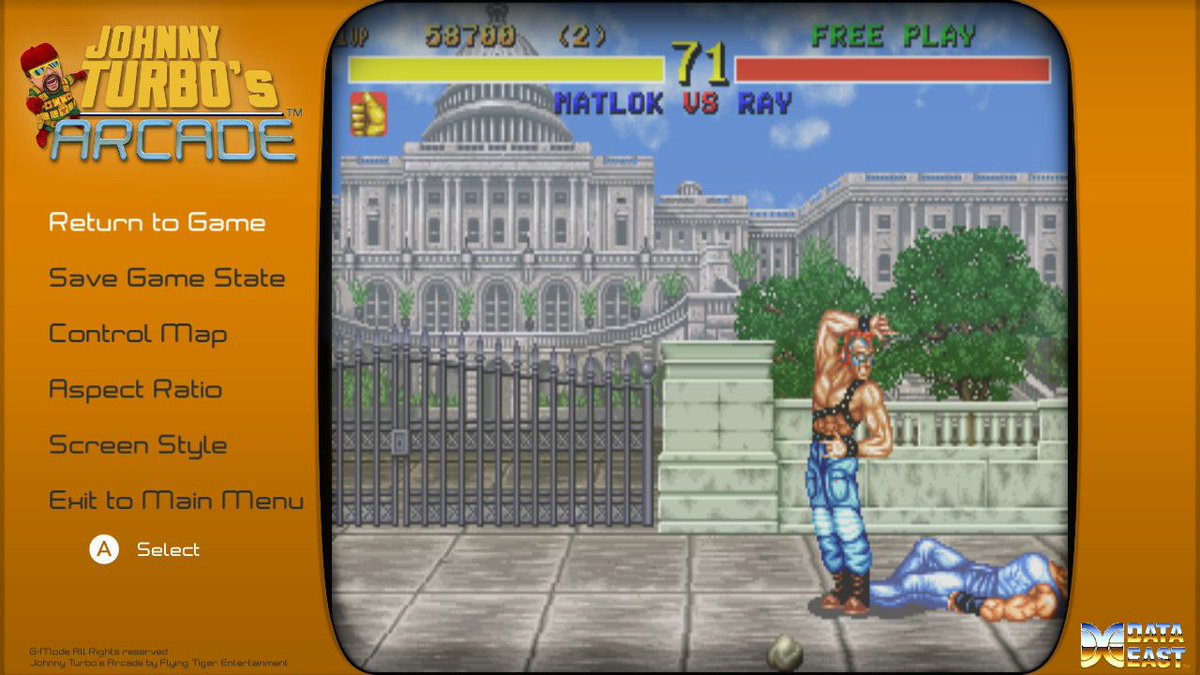1200x675 pixels.
Task: Exit to Main Menu
Action: coord(176,501)
